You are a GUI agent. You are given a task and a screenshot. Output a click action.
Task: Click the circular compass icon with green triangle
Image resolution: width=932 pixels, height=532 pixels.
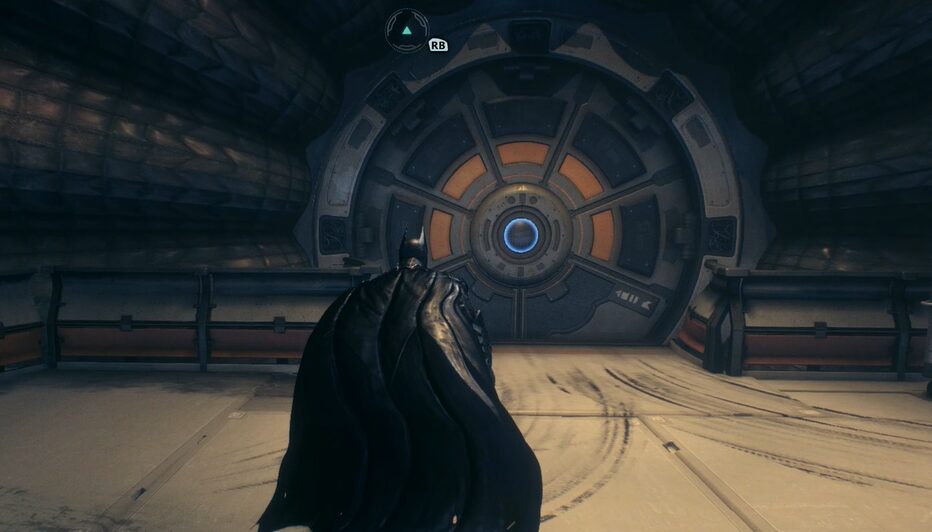tap(407, 30)
